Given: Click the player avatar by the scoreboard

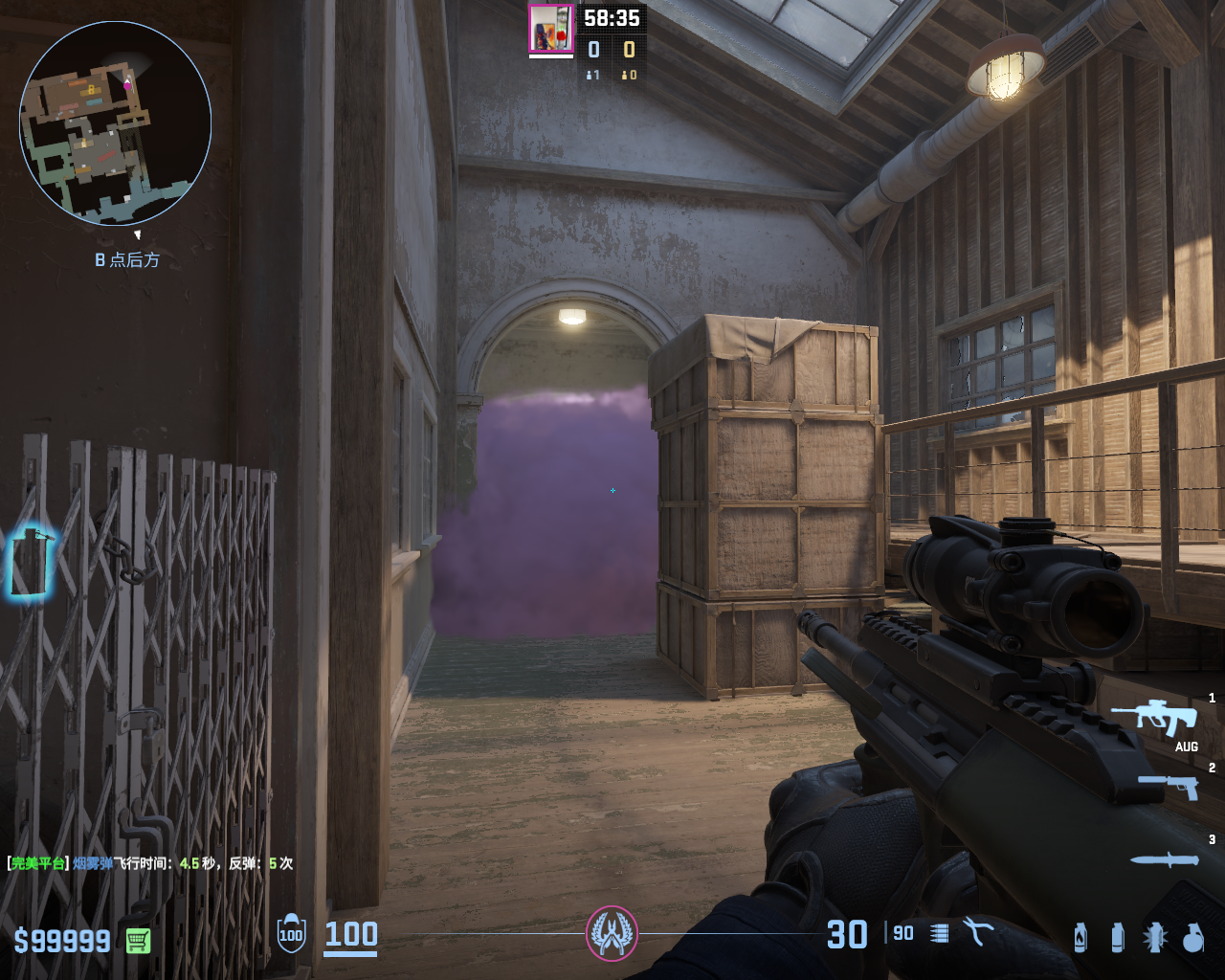Looking at the screenshot, I should click(550, 29).
